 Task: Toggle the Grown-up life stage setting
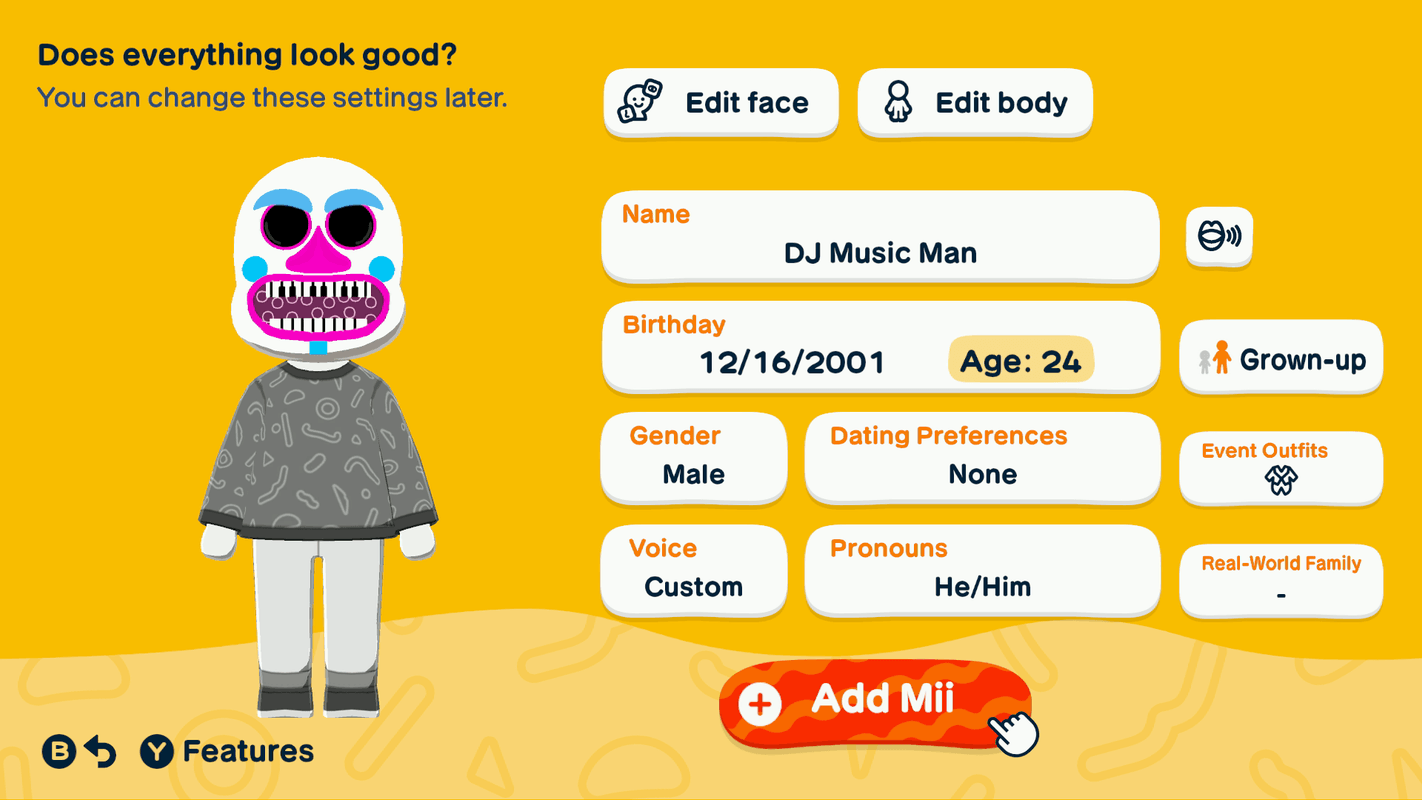pos(1281,358)
